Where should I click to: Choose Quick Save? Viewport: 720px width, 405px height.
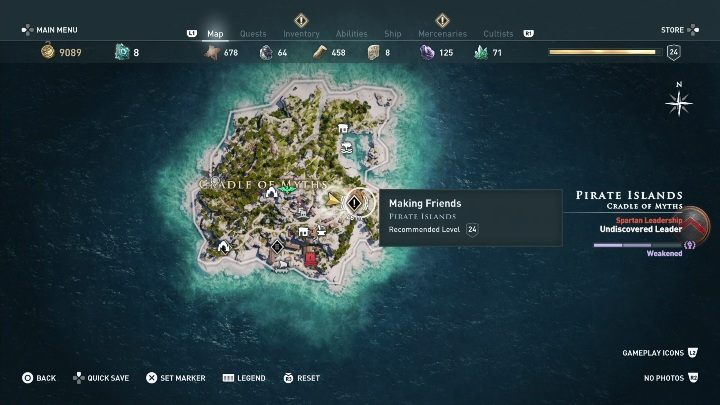point(100,378)
